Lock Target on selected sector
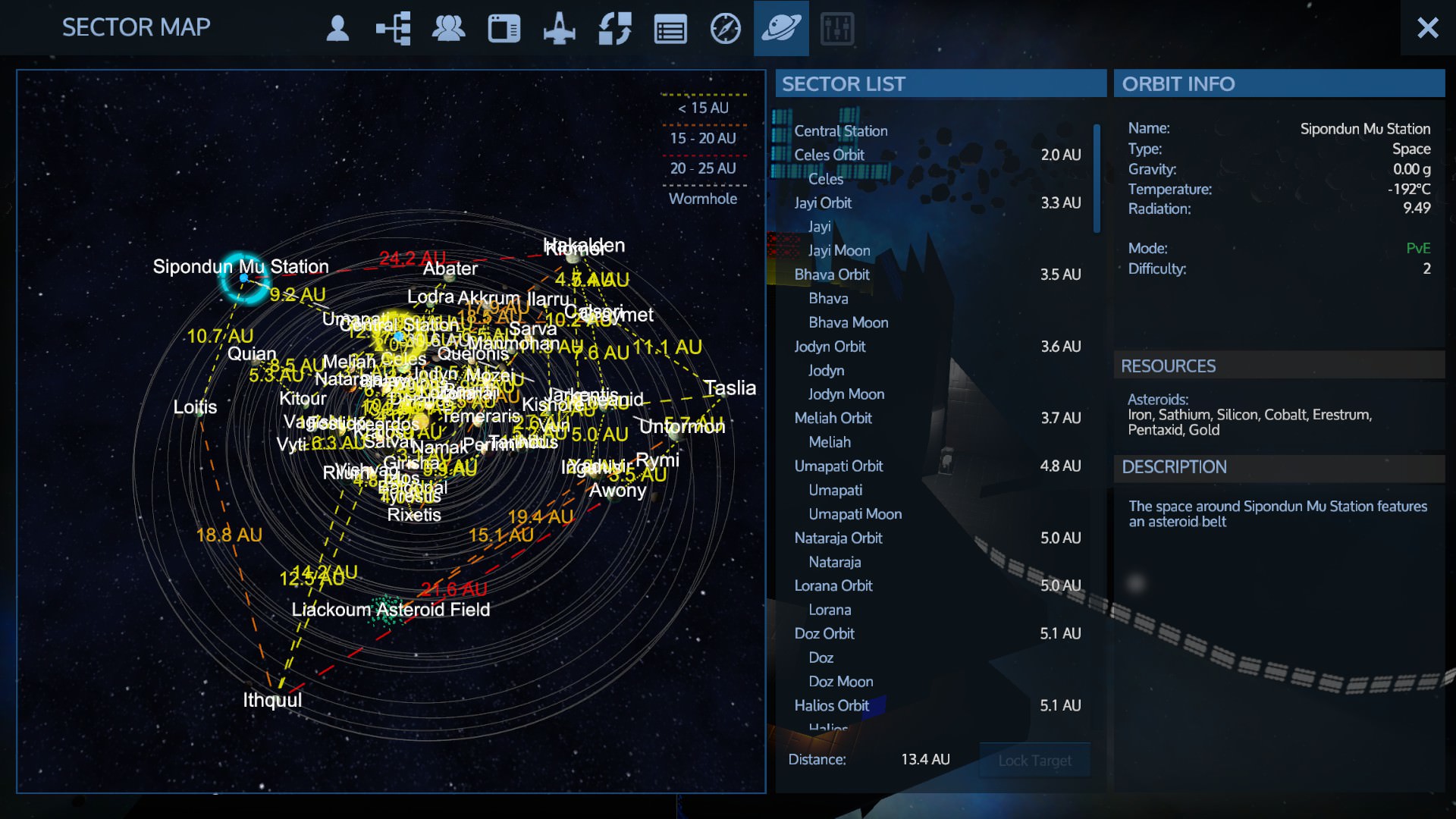This screenshot has width=1456, height=819. tap(1034, 760)
